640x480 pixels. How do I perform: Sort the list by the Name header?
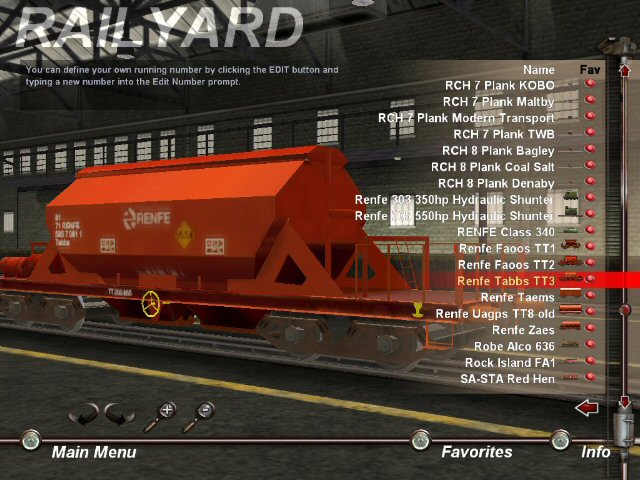click(x=537, y=70)
